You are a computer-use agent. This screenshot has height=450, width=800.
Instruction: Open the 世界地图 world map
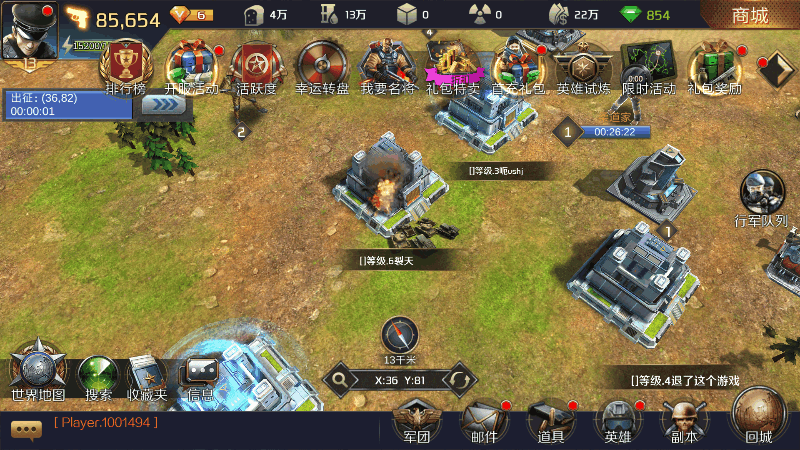pyautogui.click(x=38, y=370)
